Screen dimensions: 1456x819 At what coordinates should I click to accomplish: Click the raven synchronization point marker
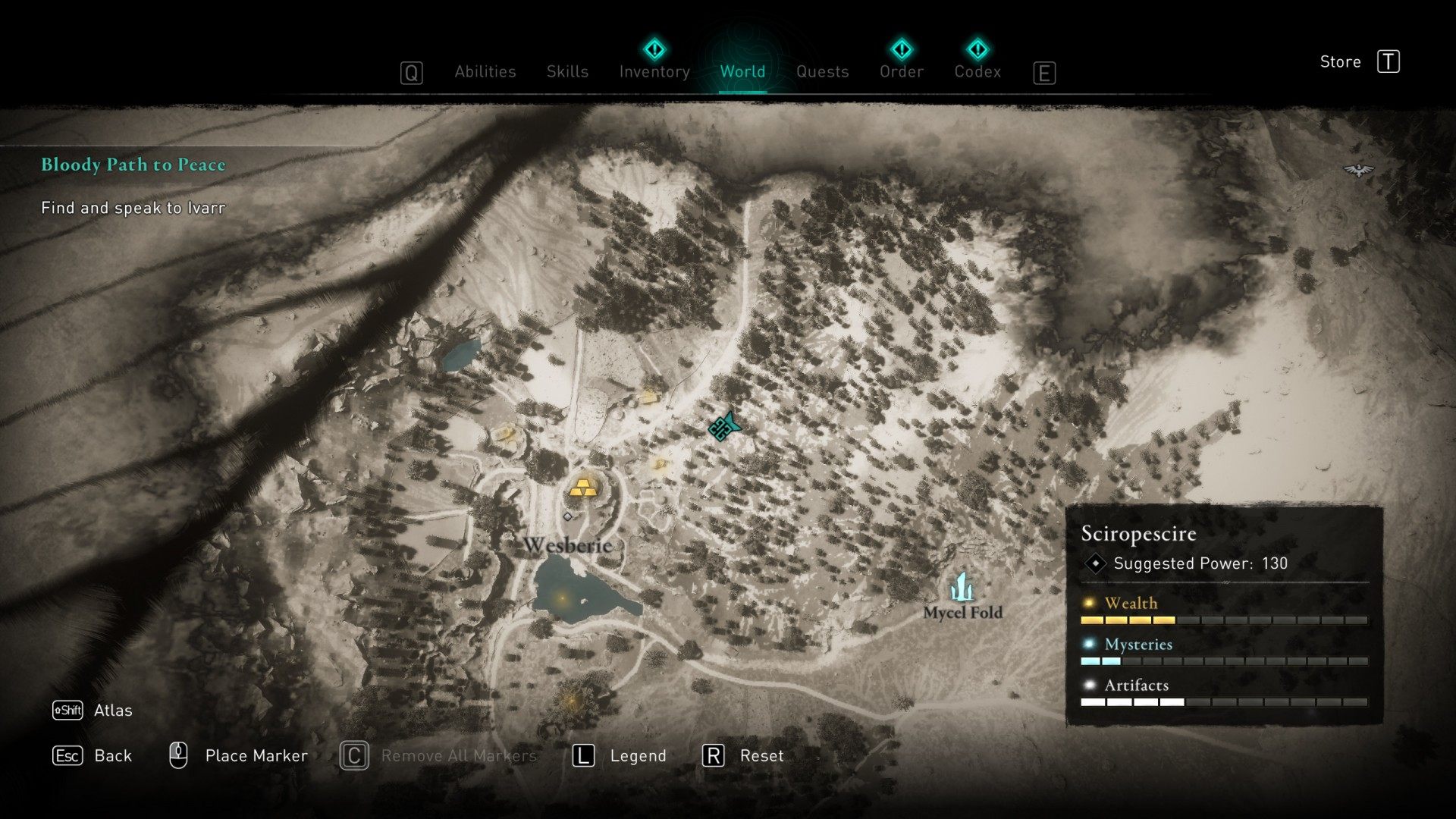click(1358, 171)
